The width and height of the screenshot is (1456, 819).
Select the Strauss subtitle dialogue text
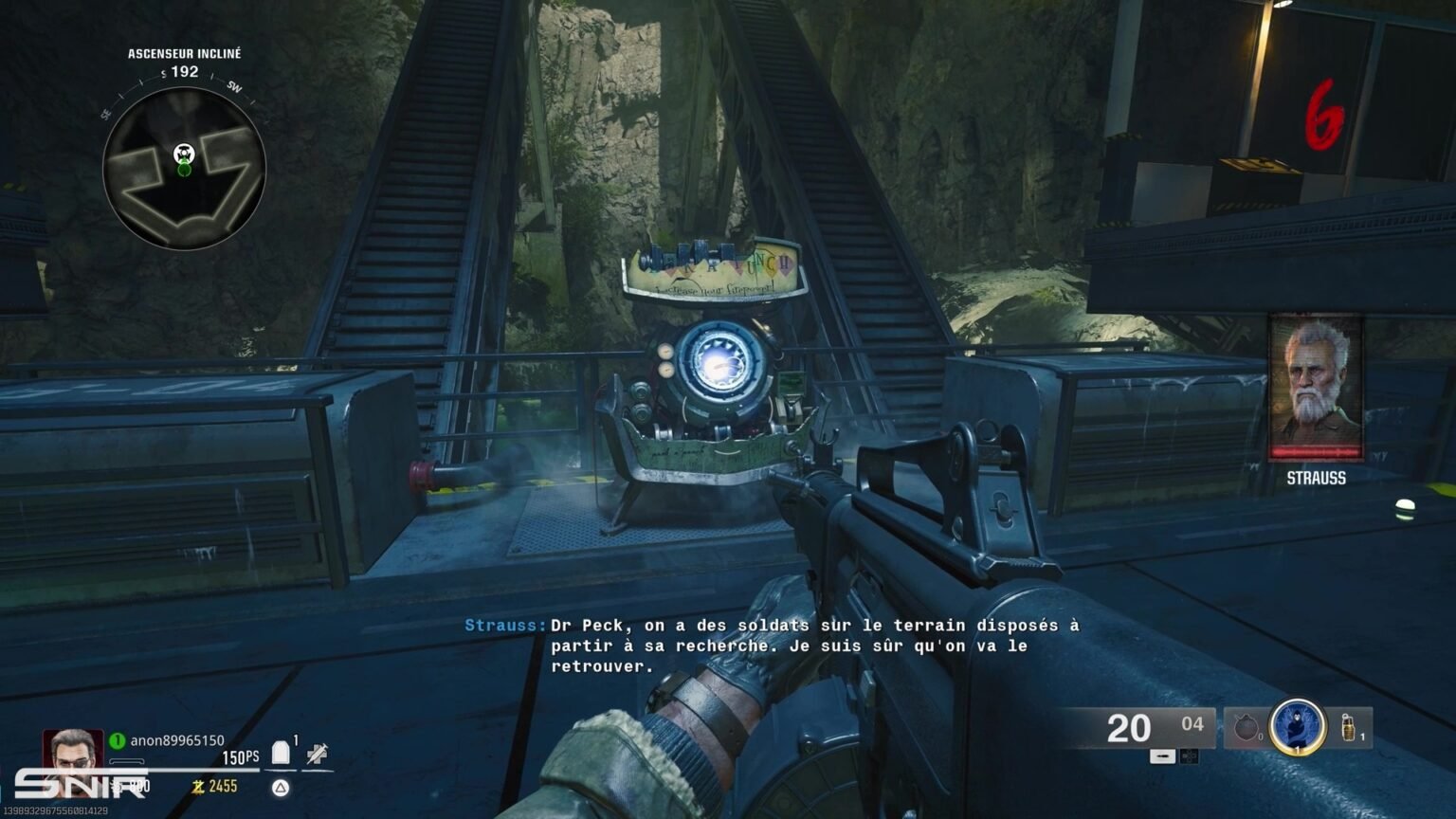768,643
